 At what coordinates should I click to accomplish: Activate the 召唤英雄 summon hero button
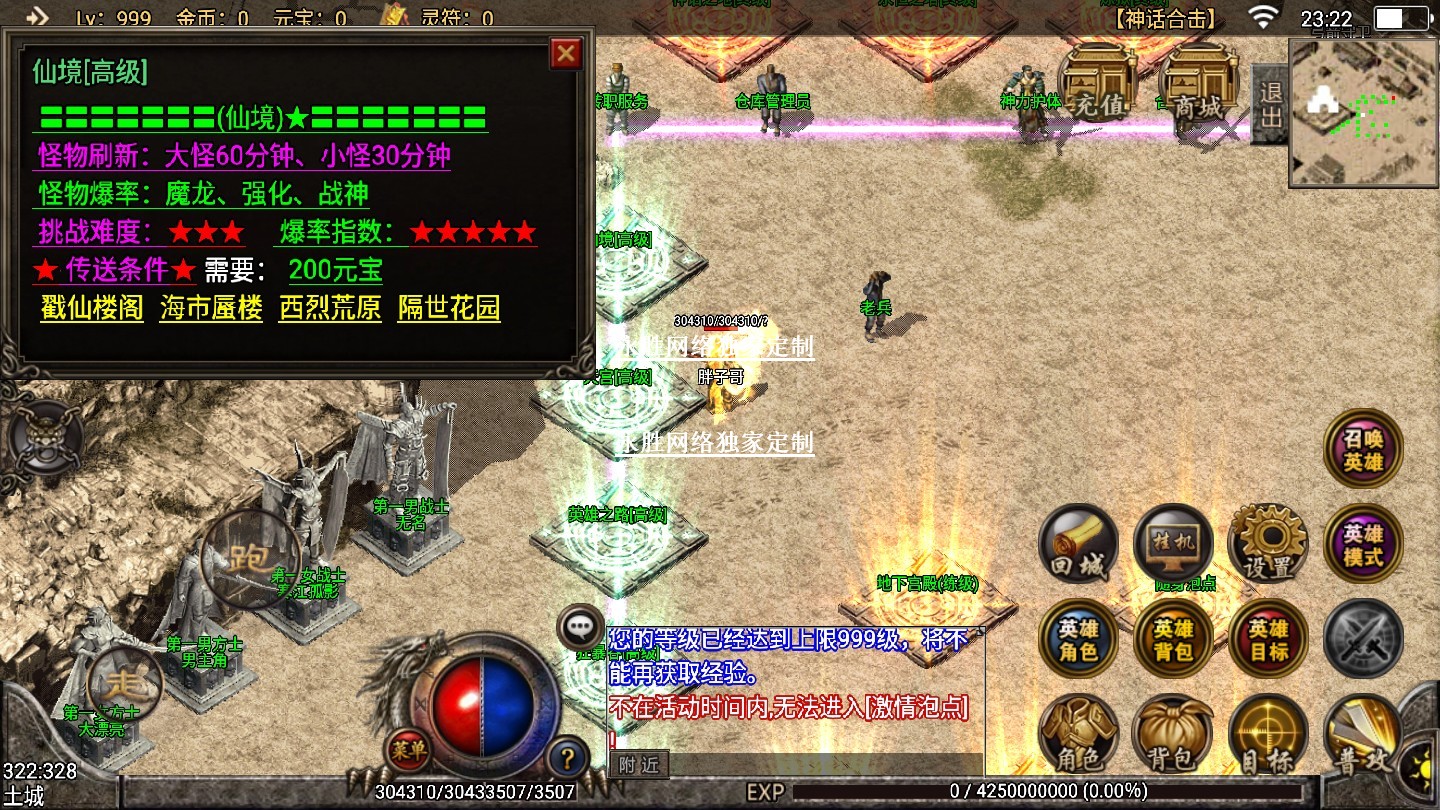(x=1363, y=448)
